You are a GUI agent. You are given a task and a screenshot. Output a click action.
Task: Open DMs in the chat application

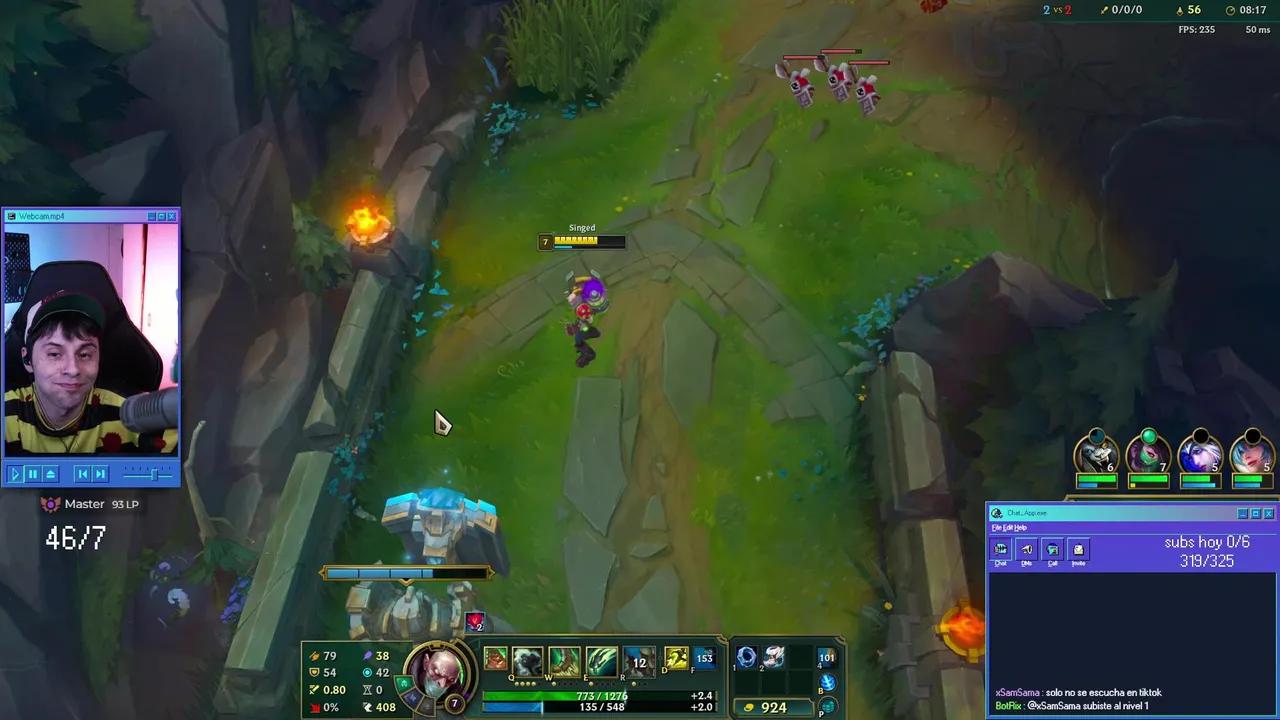pos(1027,549)
